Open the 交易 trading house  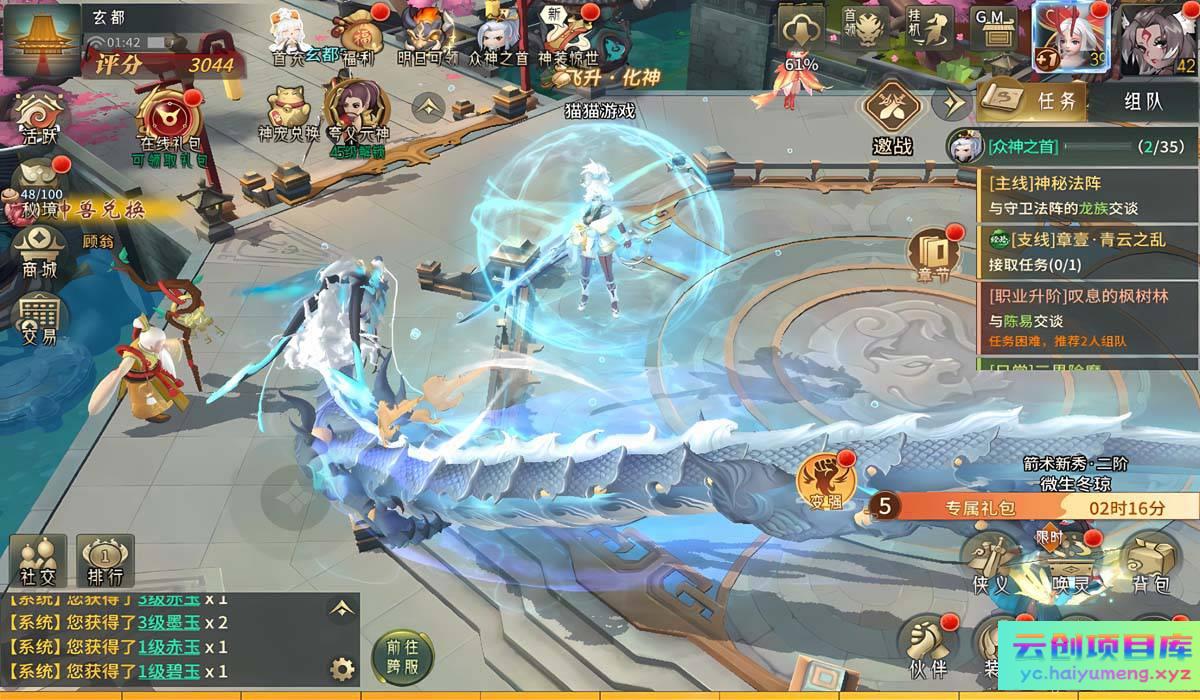point(40,318)
